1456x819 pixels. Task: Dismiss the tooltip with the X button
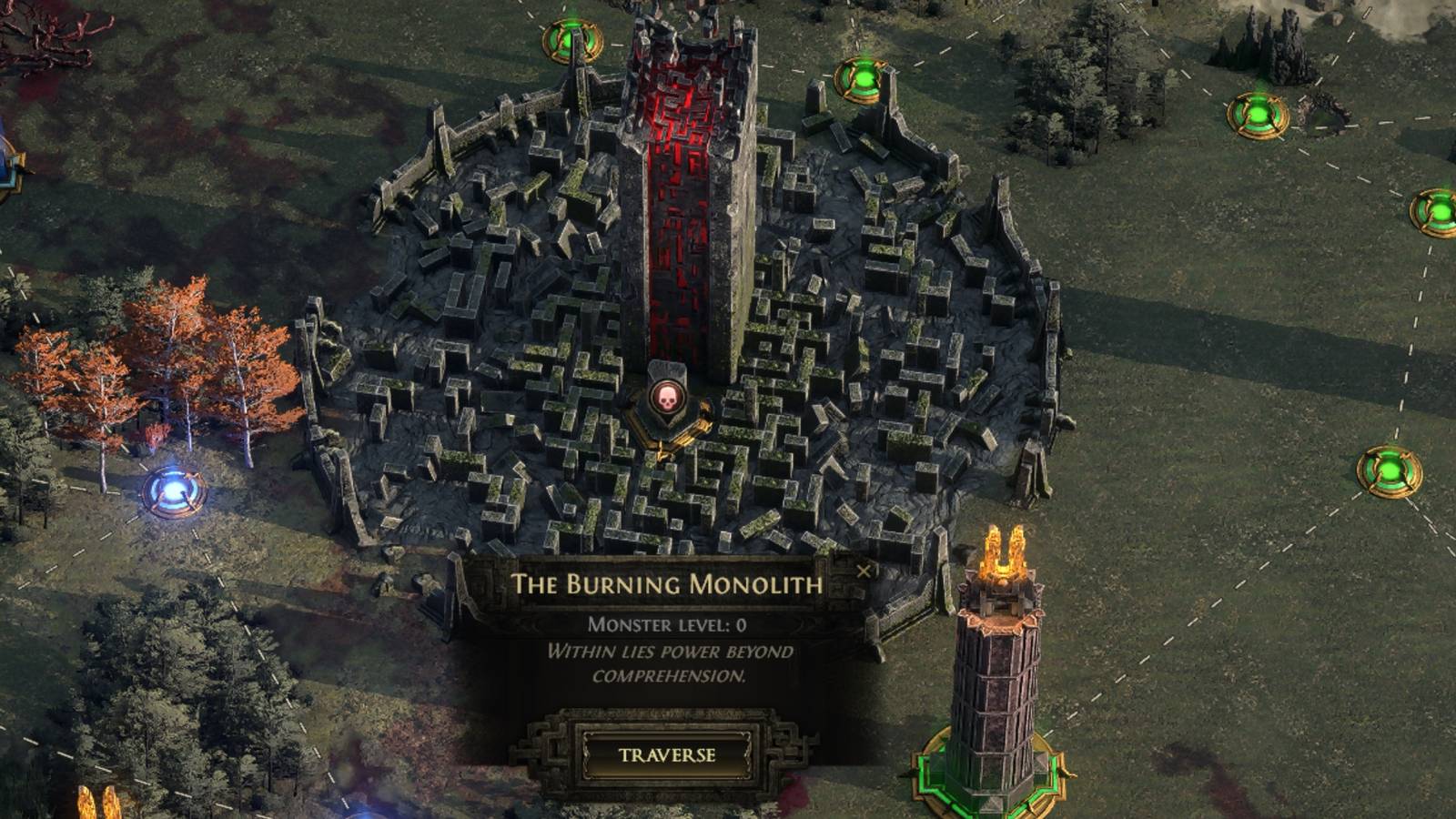click(x=865, y=571)
